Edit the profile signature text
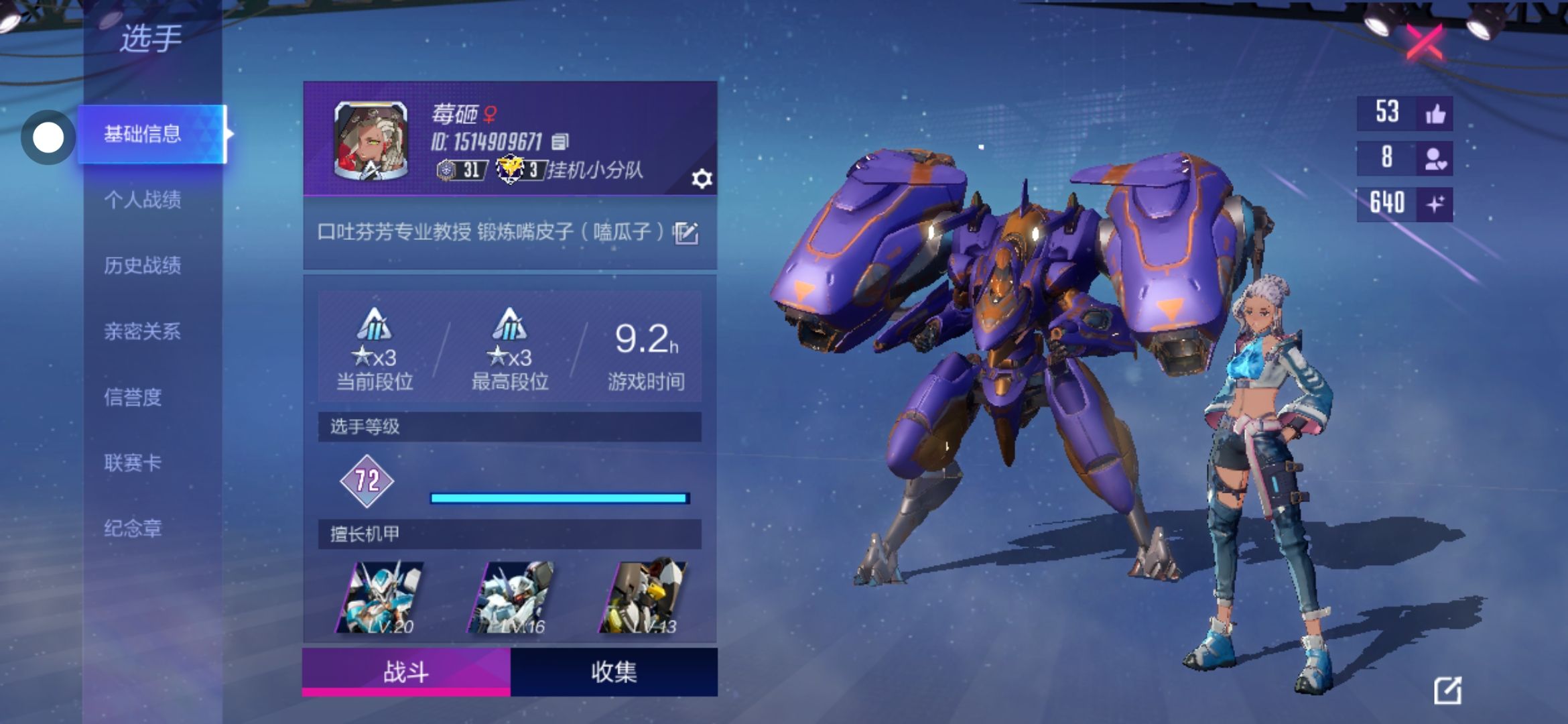Image resolution: width=1568 pixels, height=724 pixels. click(686, 233)
